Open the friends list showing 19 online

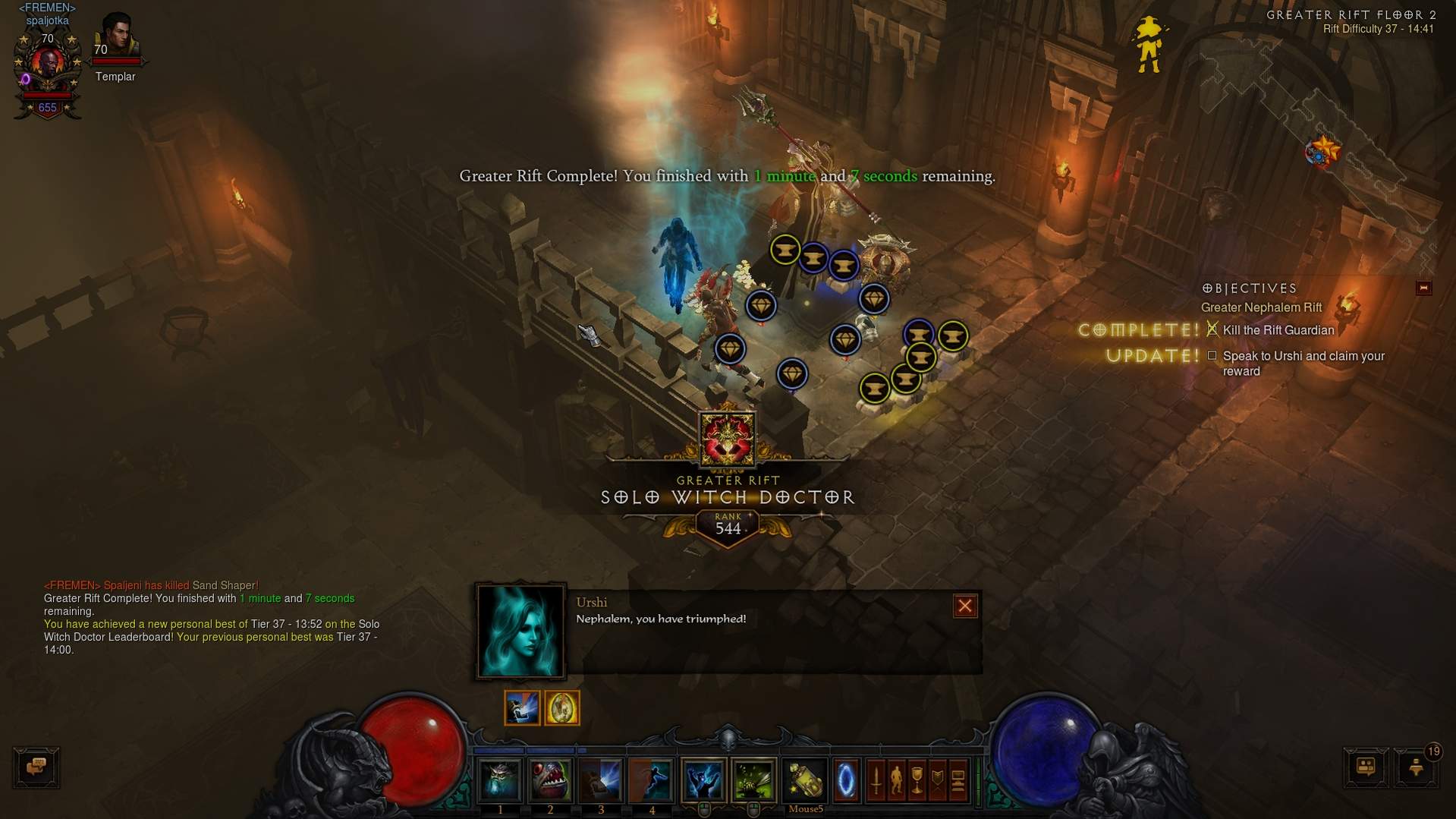pos(1416,767)
